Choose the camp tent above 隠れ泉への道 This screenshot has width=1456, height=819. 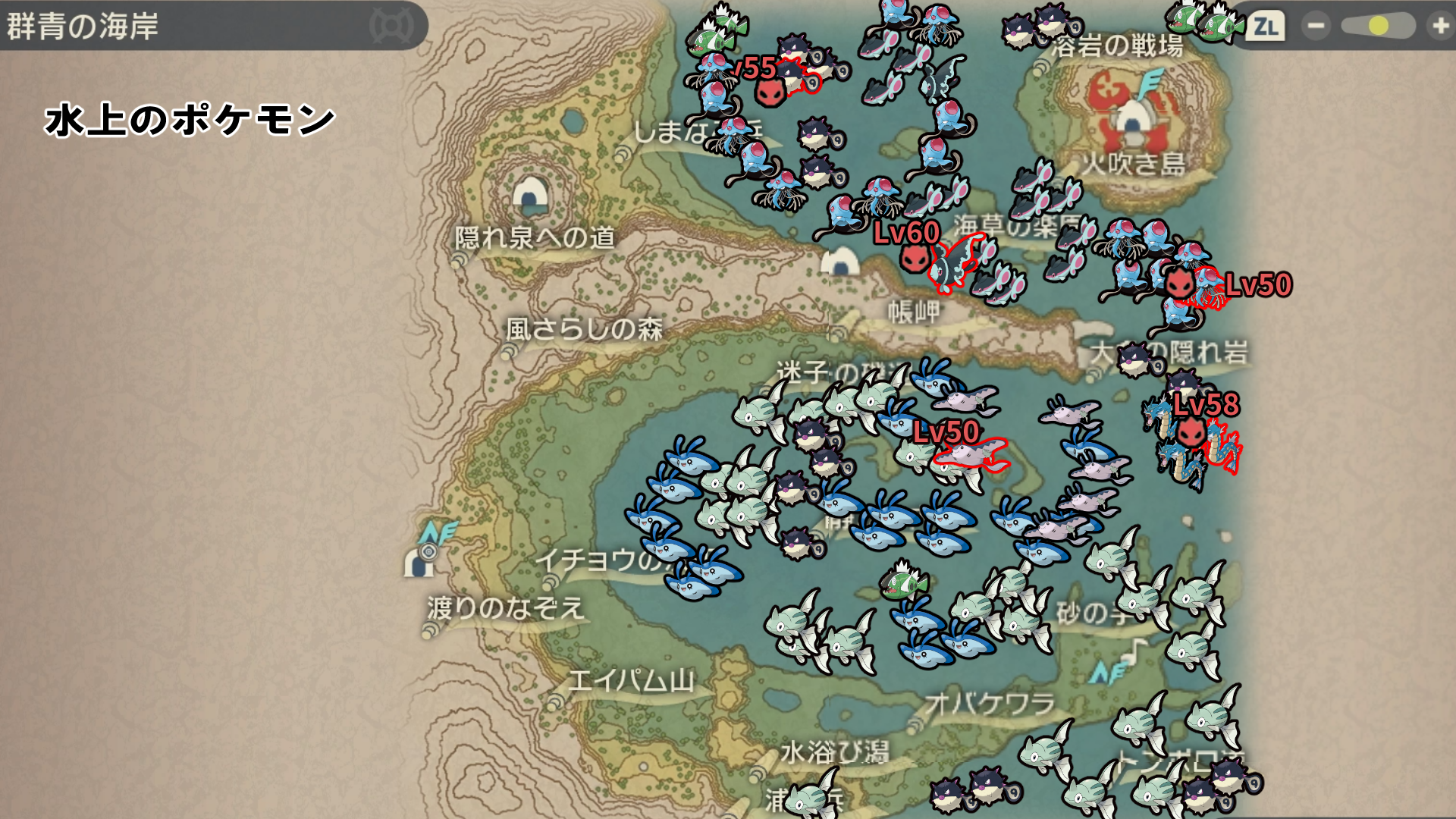530,194
